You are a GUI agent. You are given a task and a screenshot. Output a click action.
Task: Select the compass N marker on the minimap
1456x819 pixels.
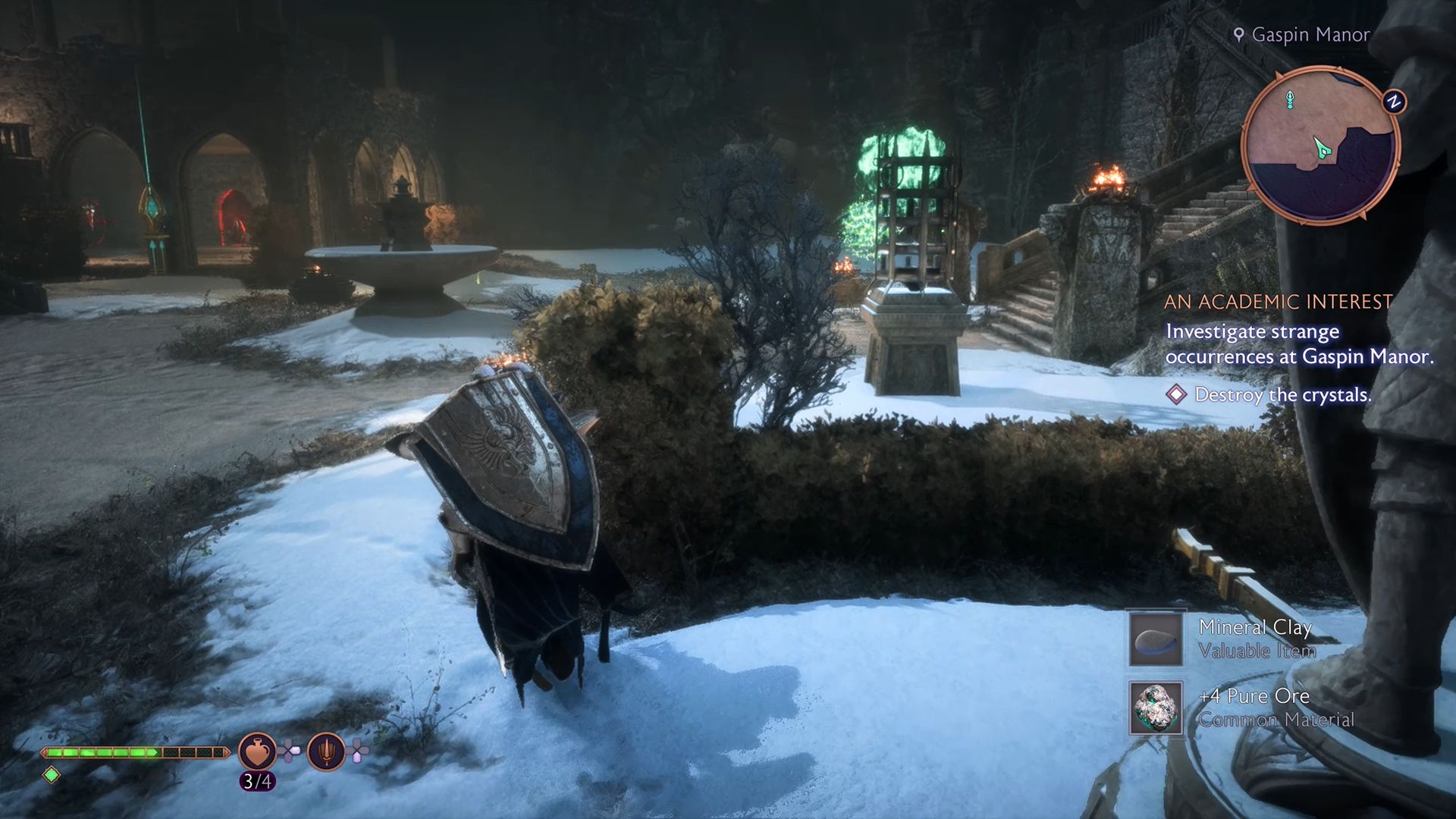(1393, 99)
